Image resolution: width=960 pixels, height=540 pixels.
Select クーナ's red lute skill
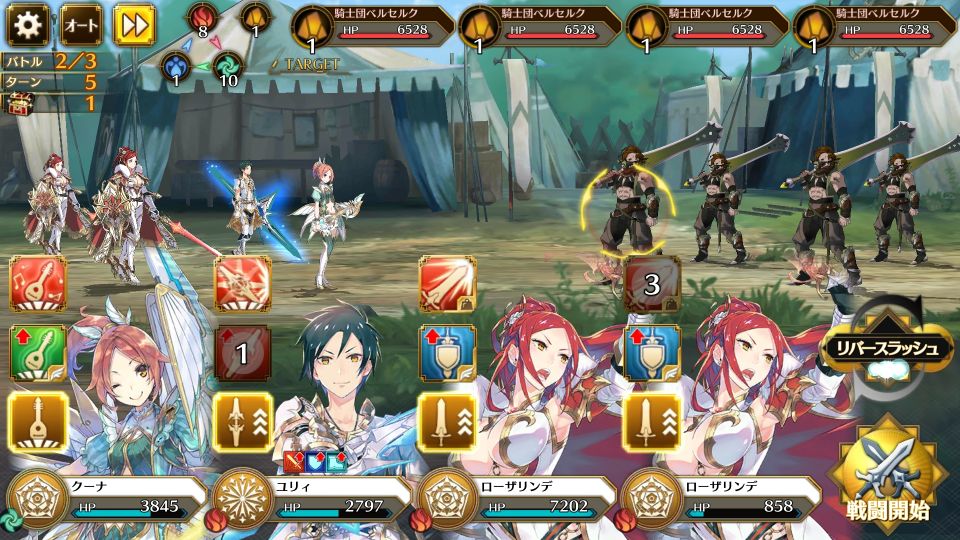click(38, 285)
